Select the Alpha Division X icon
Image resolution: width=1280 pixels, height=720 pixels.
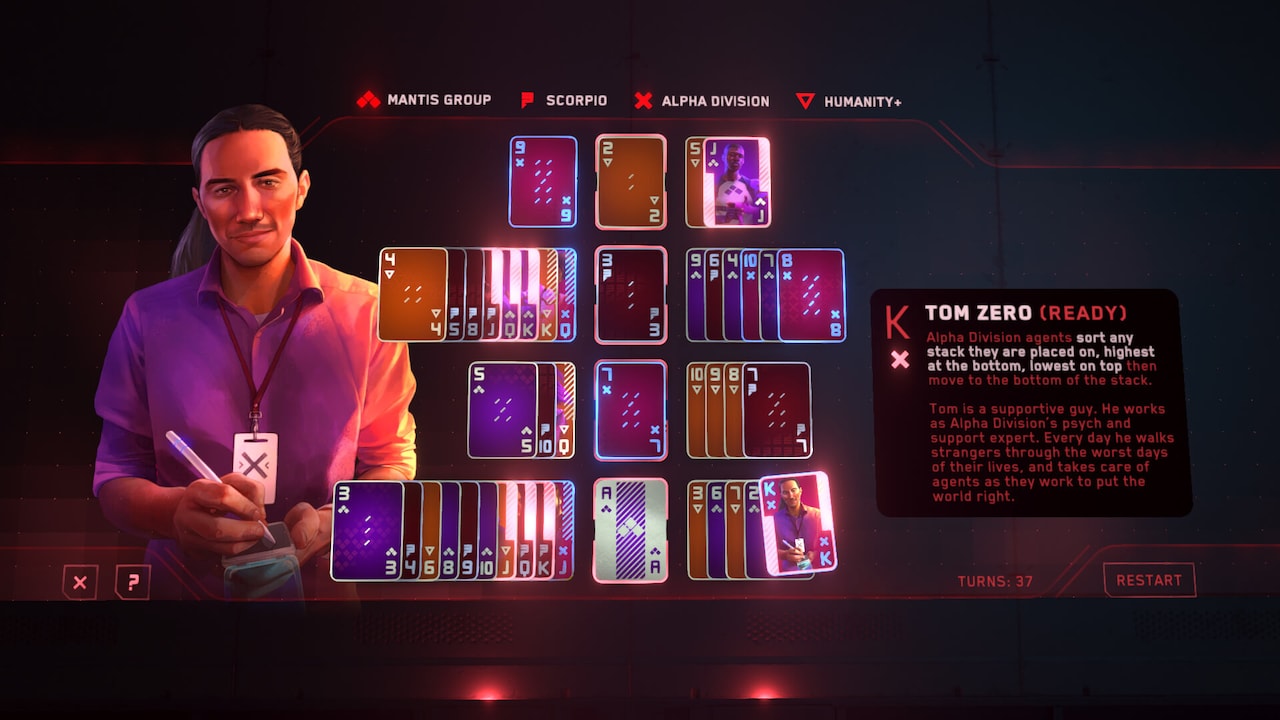[x=644, y=100]
